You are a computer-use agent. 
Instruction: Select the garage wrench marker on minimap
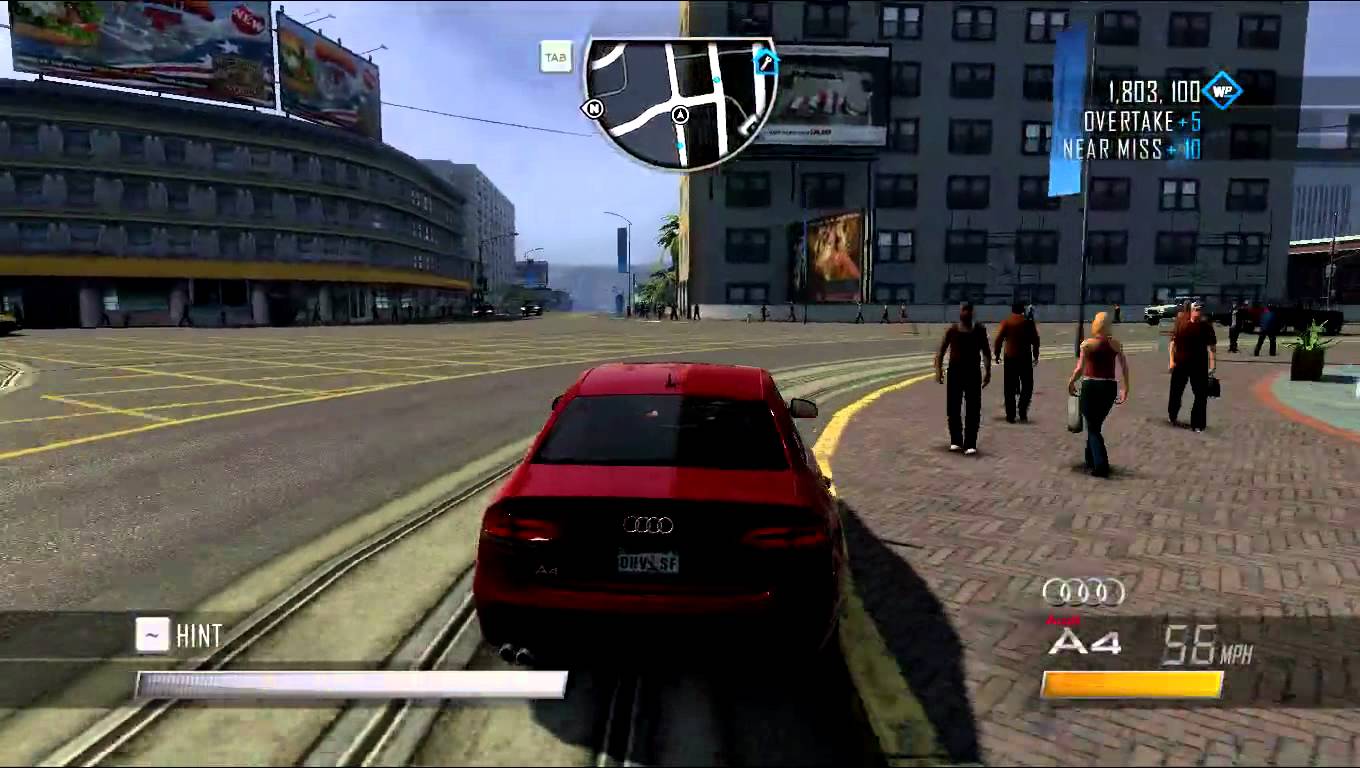(x=767, y=61)
